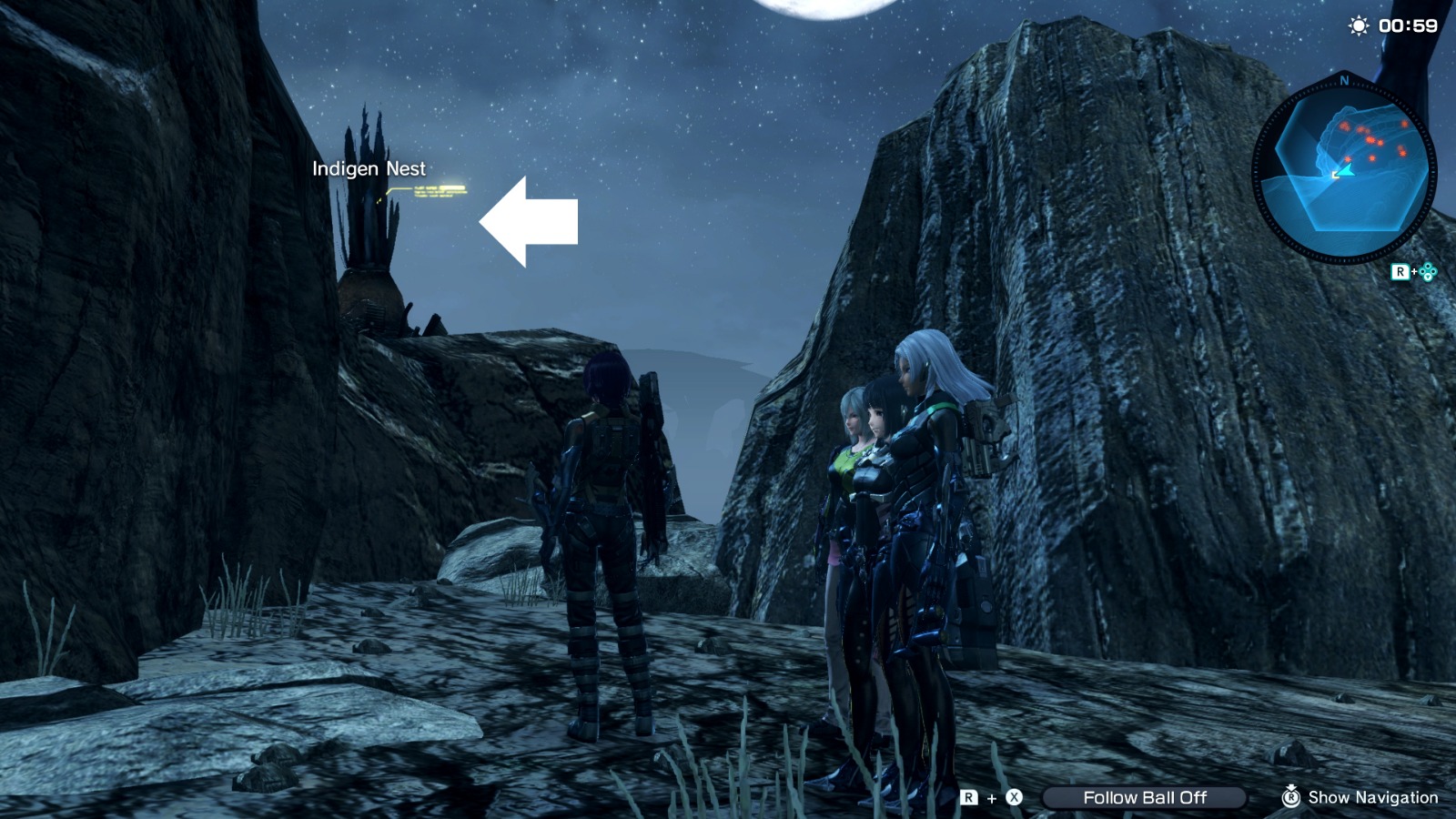The image size is (1456, 819).
Task: Toggle the navigation guidance with Show Navigation
Action: click(x=1373, y=798)
